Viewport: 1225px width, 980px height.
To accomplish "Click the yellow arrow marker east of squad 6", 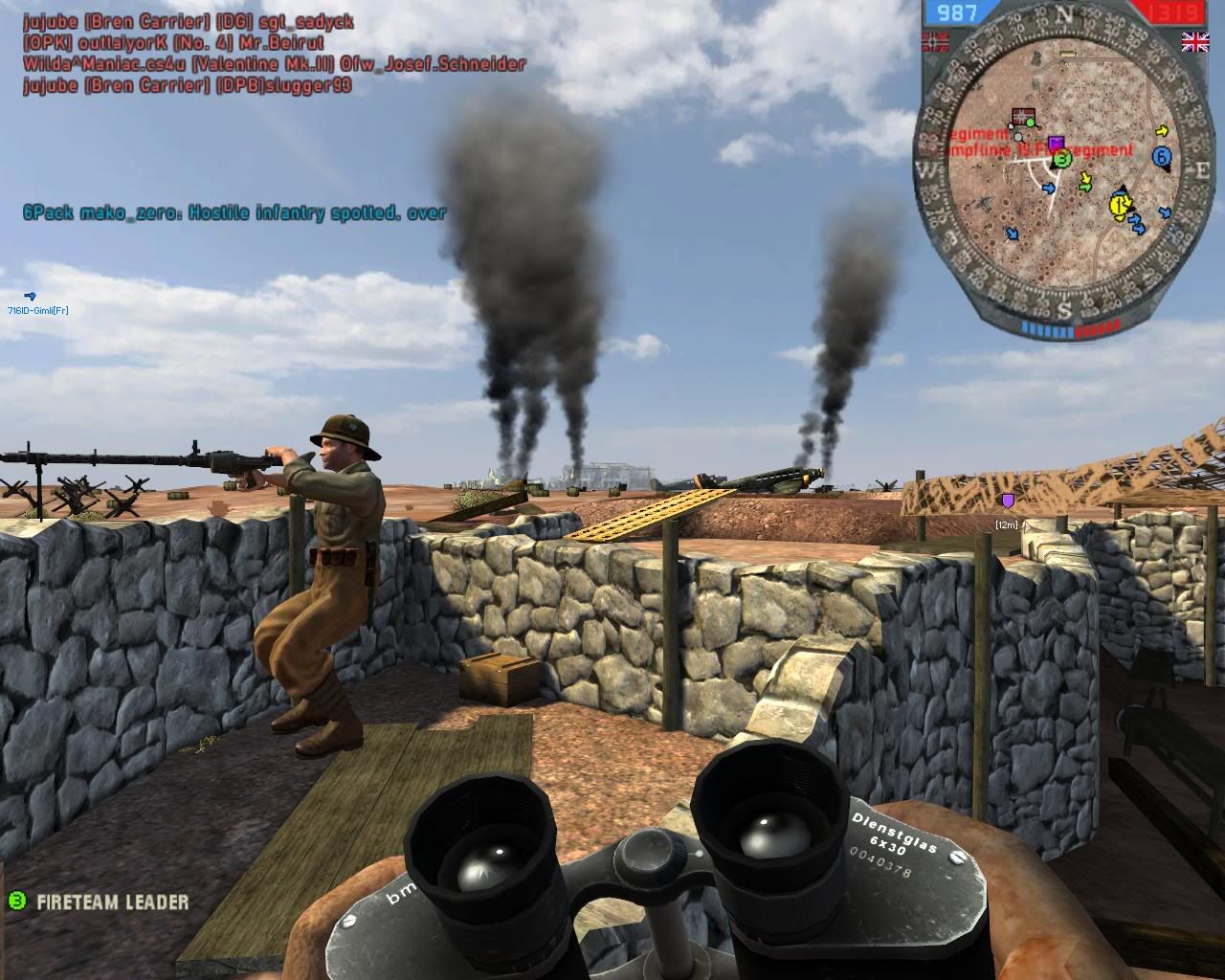I will (1163, 131).
